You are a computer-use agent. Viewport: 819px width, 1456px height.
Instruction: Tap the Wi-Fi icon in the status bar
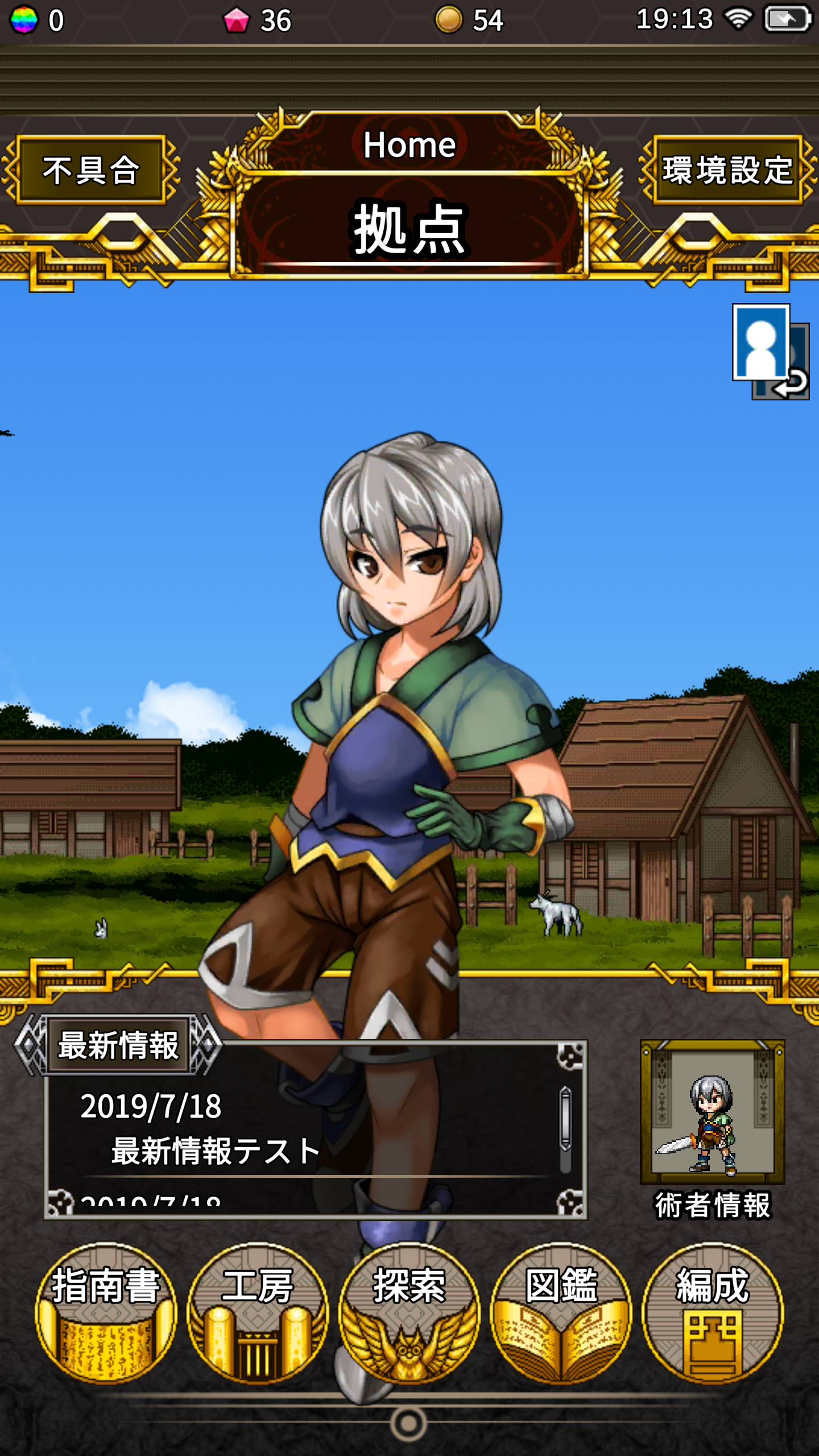(738, 19)
